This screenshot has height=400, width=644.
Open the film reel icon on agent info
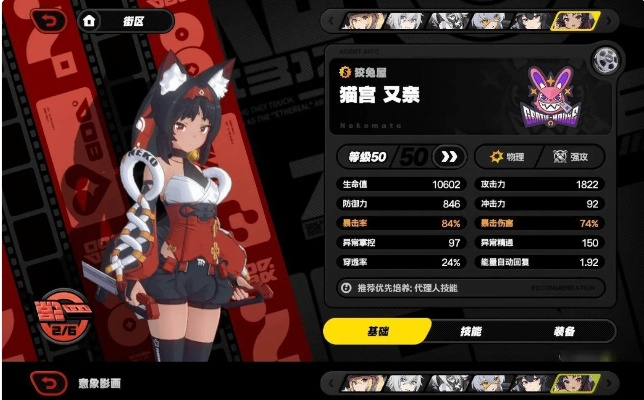pyautogui.click(x=603, y=59)
